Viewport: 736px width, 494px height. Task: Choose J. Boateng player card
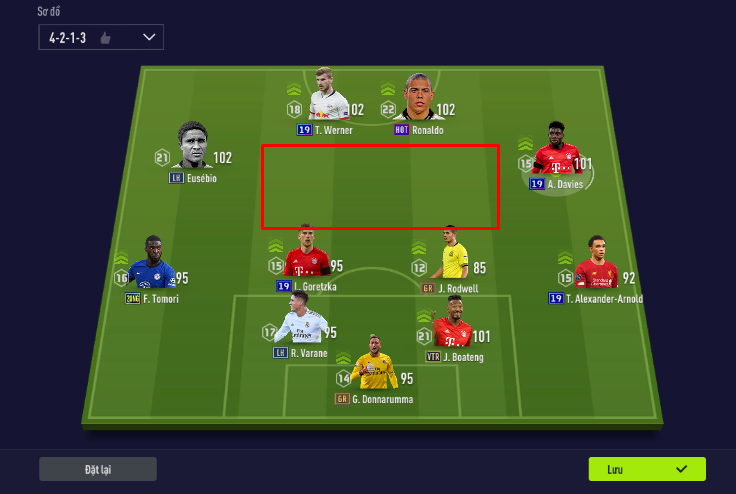pyautogui.click(x=452, y=324)
